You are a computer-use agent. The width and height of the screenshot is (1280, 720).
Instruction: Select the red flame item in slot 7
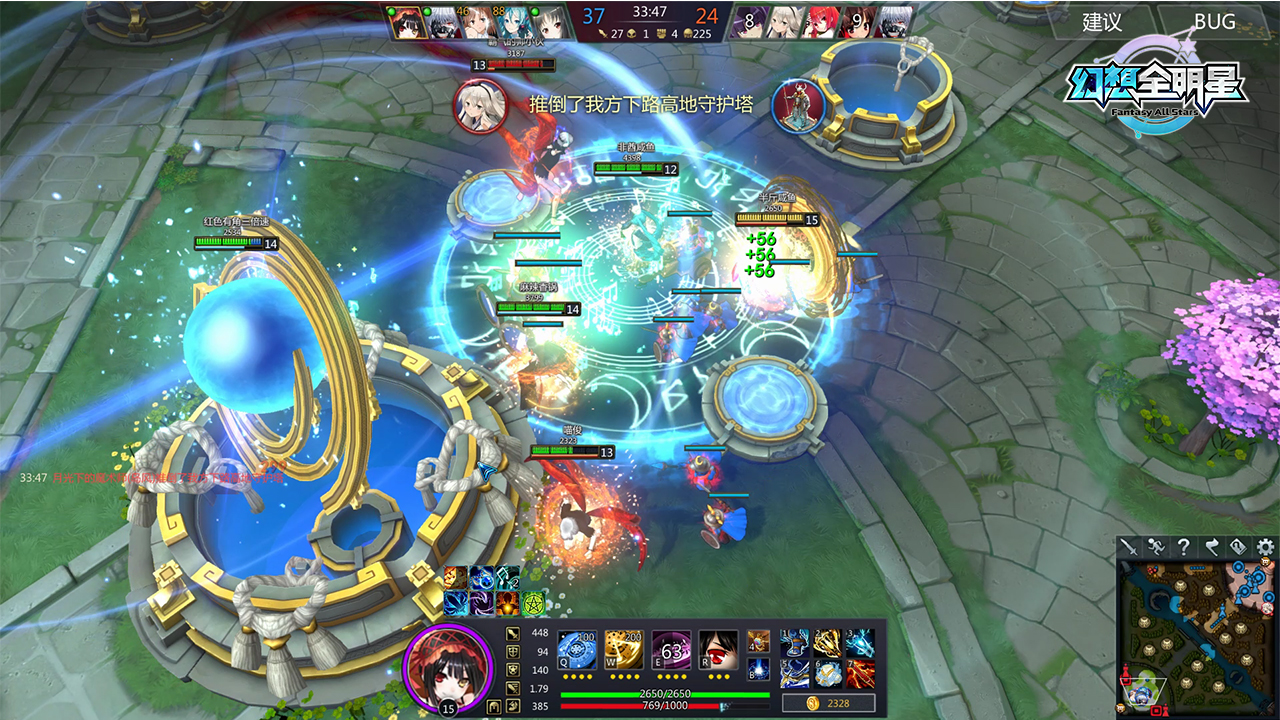859,673
